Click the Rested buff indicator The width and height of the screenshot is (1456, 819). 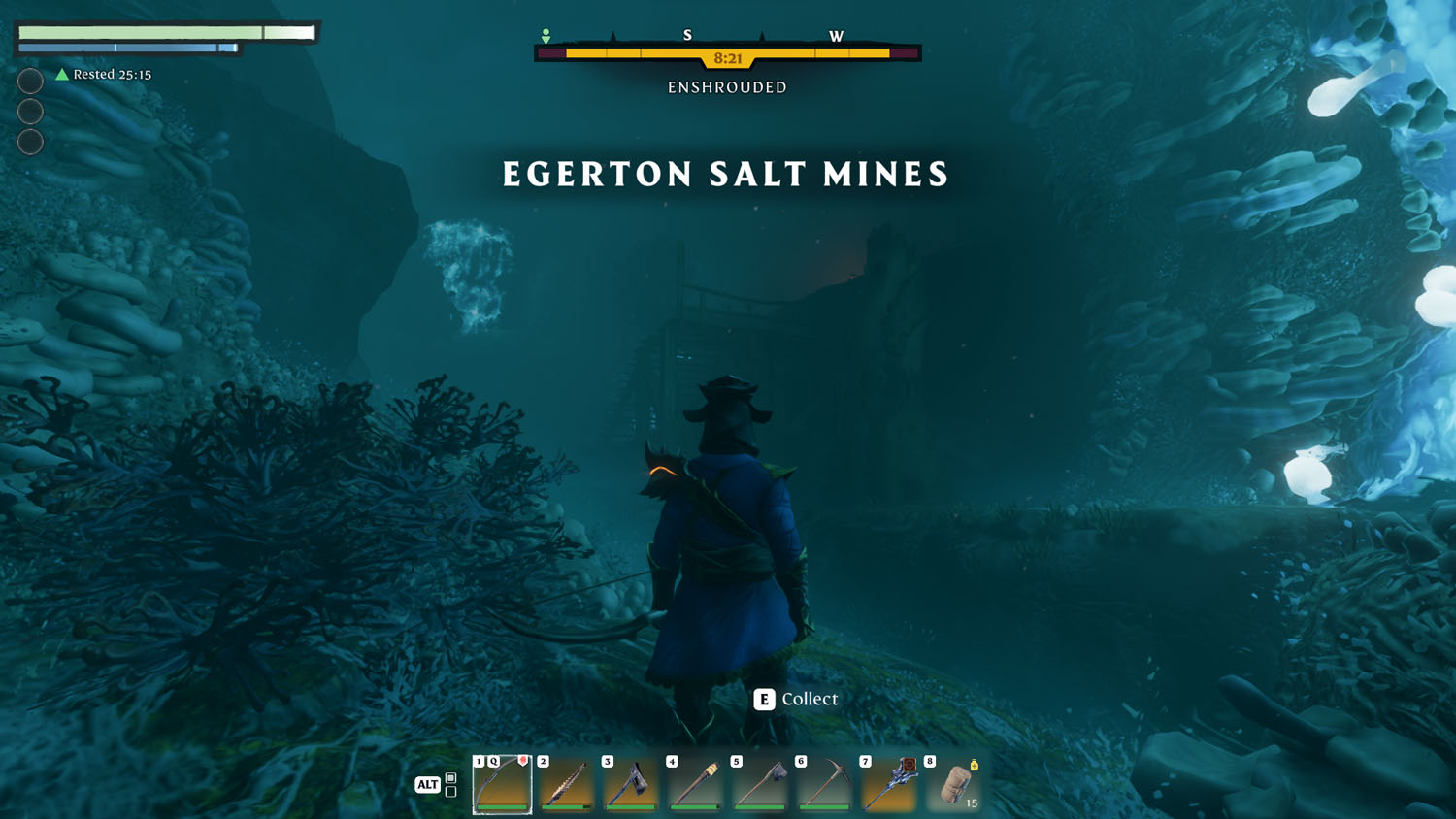(x=104, y=75)
